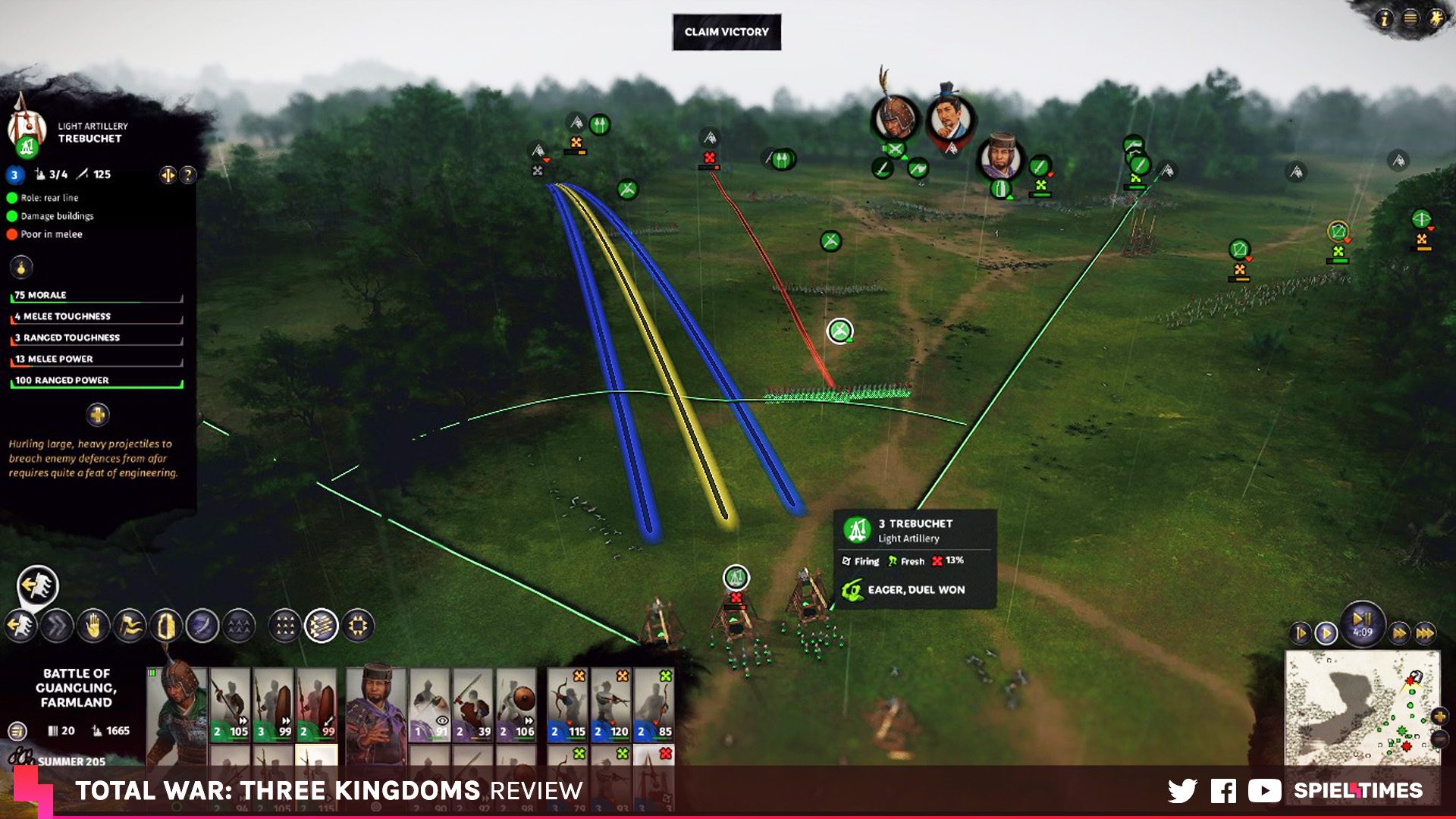Toggle the shield guard mode icon
The height and width of the screenshot is (819, 1456).
click(166, 626)
